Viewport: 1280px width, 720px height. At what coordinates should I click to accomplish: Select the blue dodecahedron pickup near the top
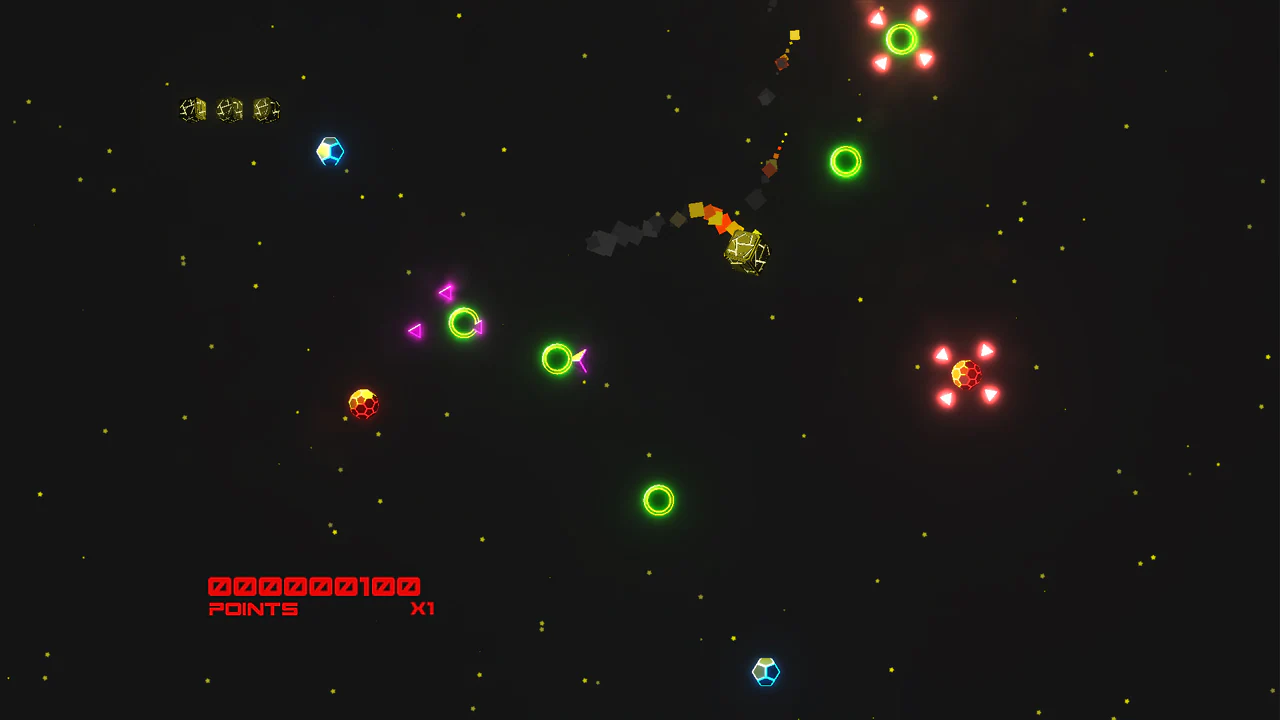click(x=330, y=151)
